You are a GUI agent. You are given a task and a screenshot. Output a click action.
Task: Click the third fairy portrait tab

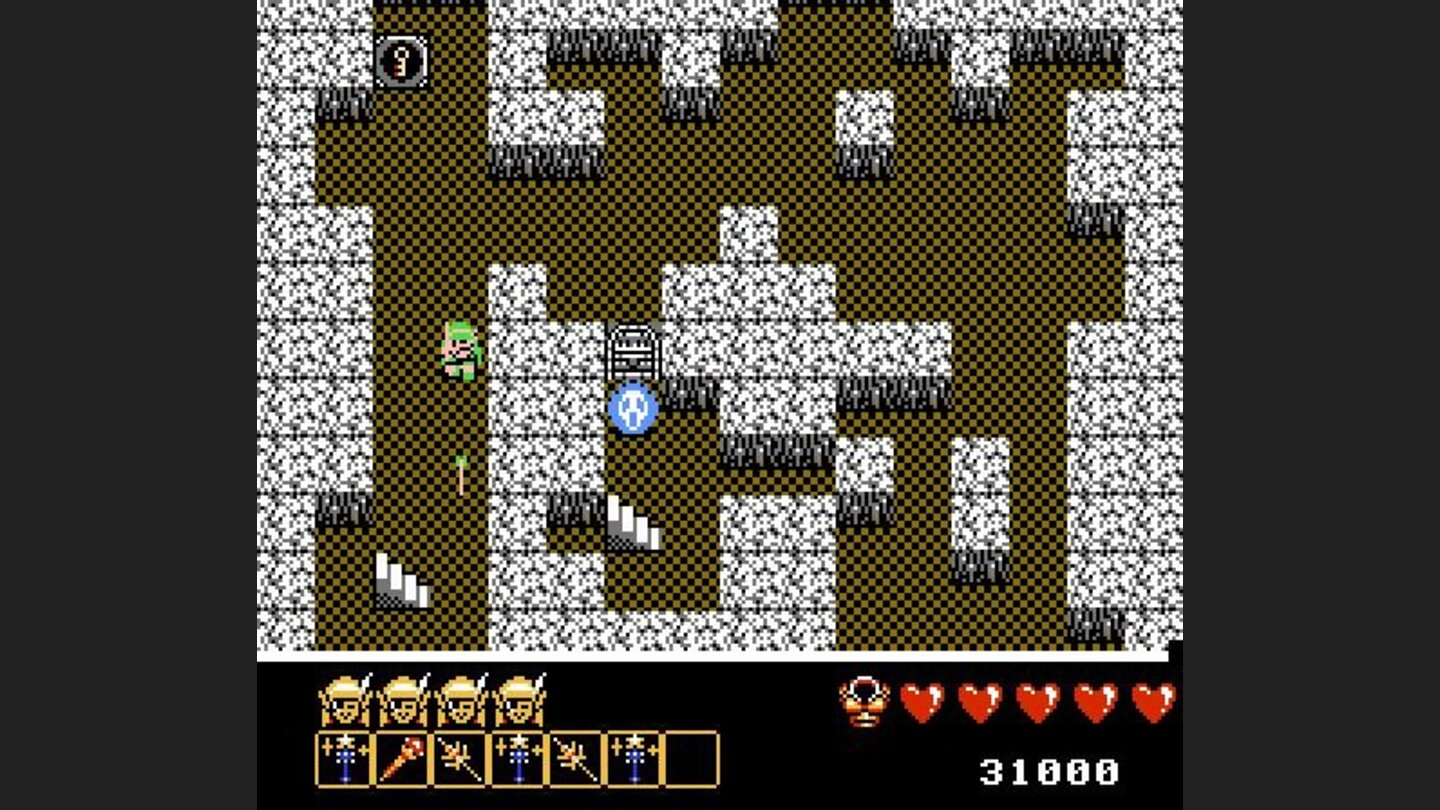tap(460, 700)
